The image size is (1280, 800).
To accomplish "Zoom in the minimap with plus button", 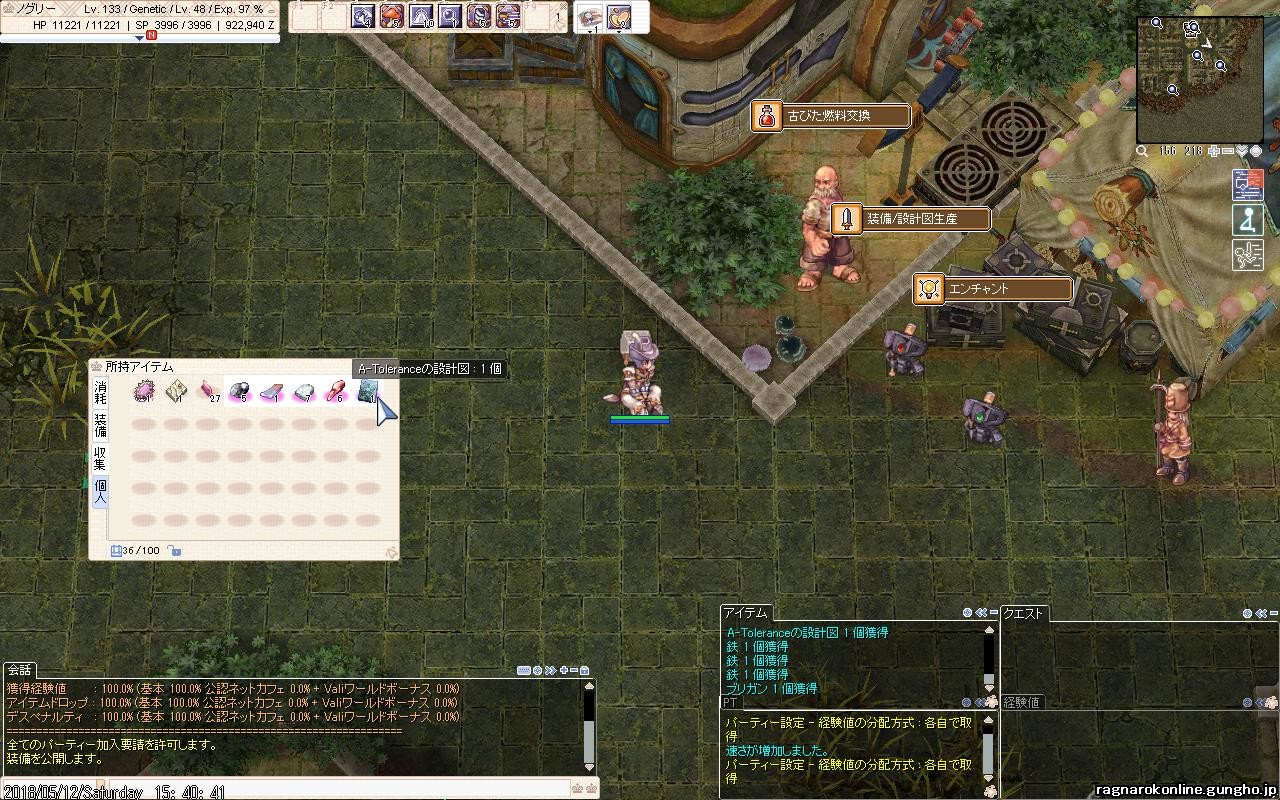I will pos(1214,151).
